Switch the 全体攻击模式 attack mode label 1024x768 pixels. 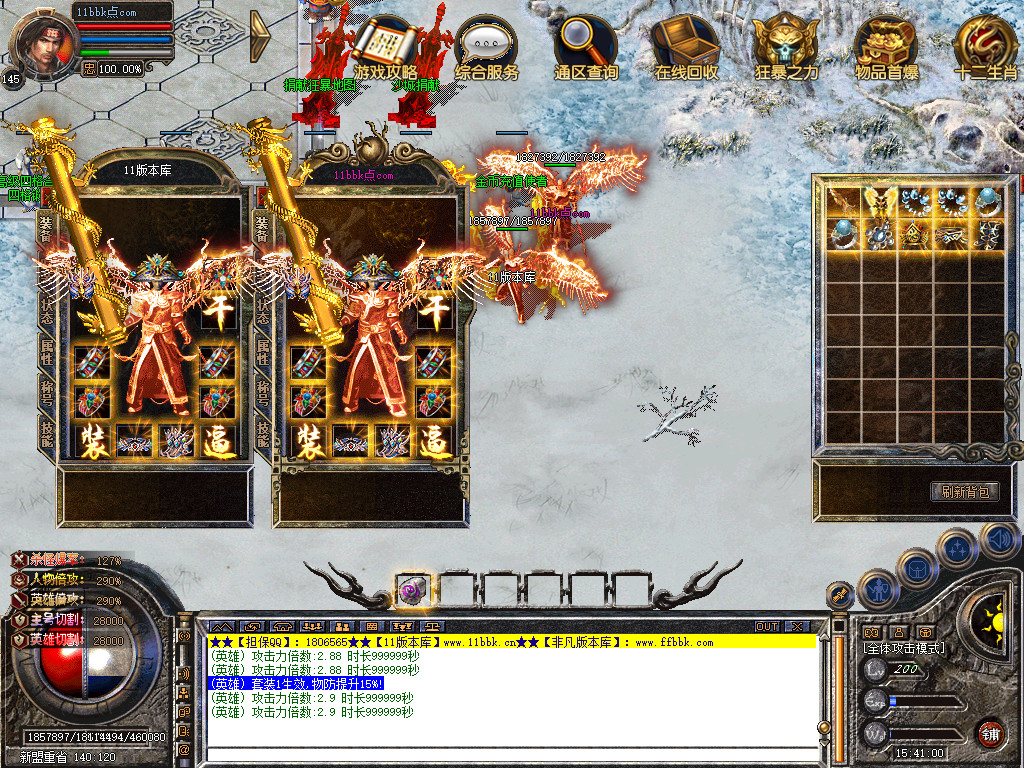pyautogui.click(x=905, y=648)
